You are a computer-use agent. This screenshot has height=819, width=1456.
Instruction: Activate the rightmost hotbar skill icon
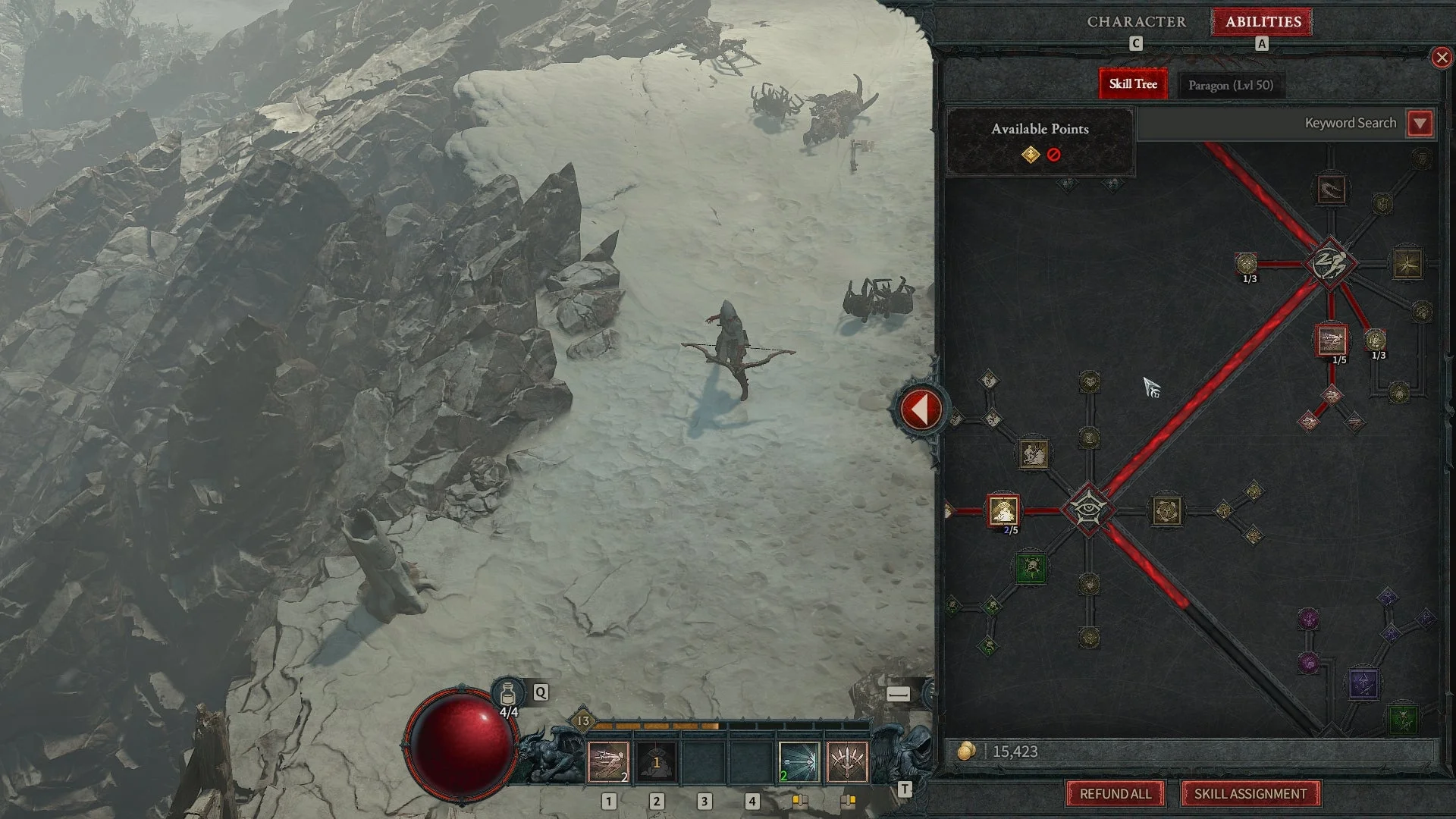[x=846, y=761]
